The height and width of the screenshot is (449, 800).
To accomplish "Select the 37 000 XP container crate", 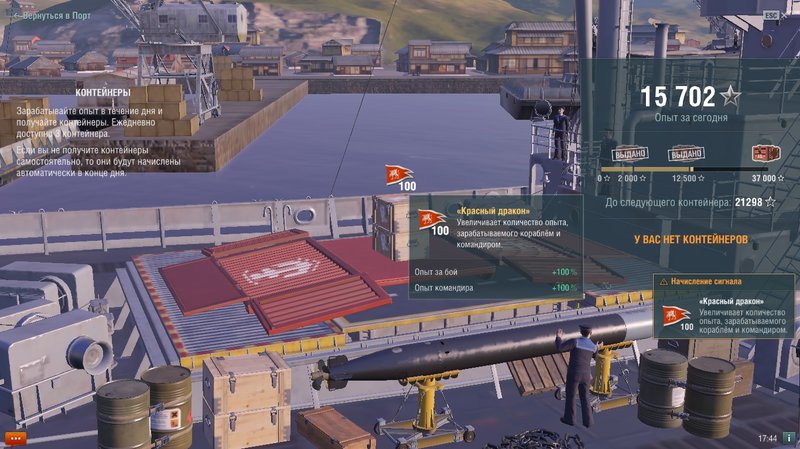I will (765, 153).
